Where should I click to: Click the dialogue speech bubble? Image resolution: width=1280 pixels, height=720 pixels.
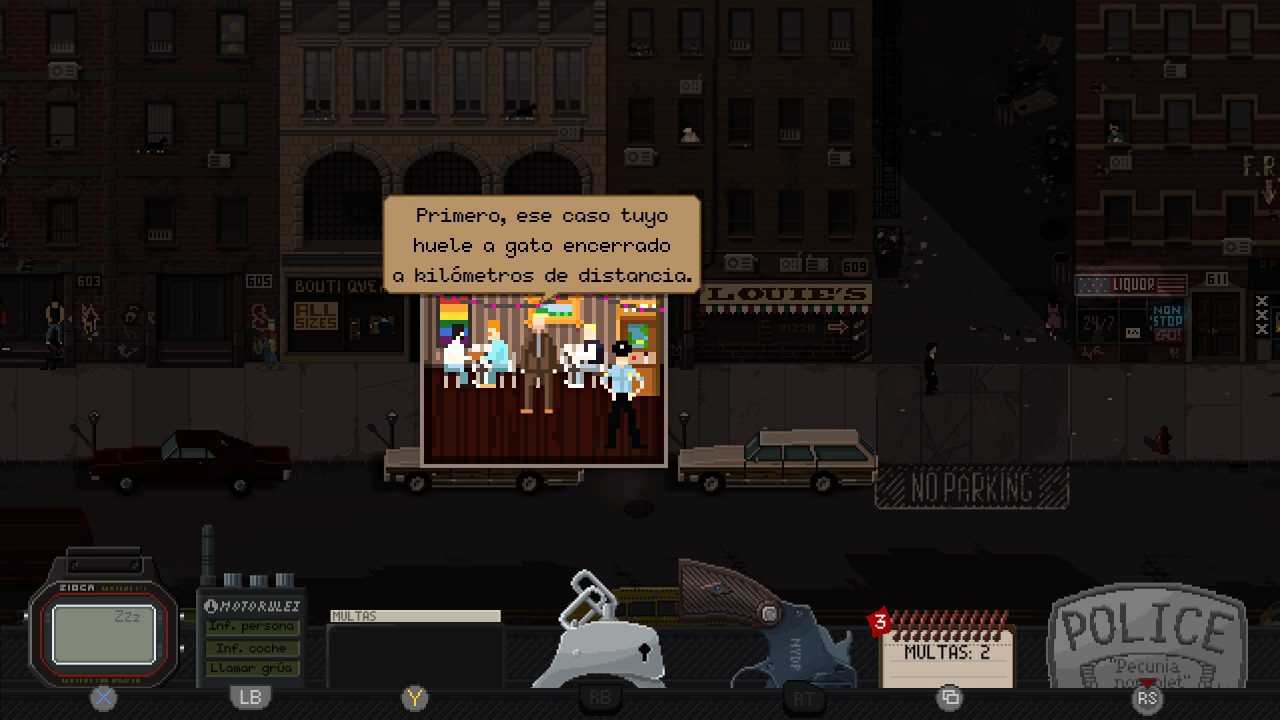[541, 245]
